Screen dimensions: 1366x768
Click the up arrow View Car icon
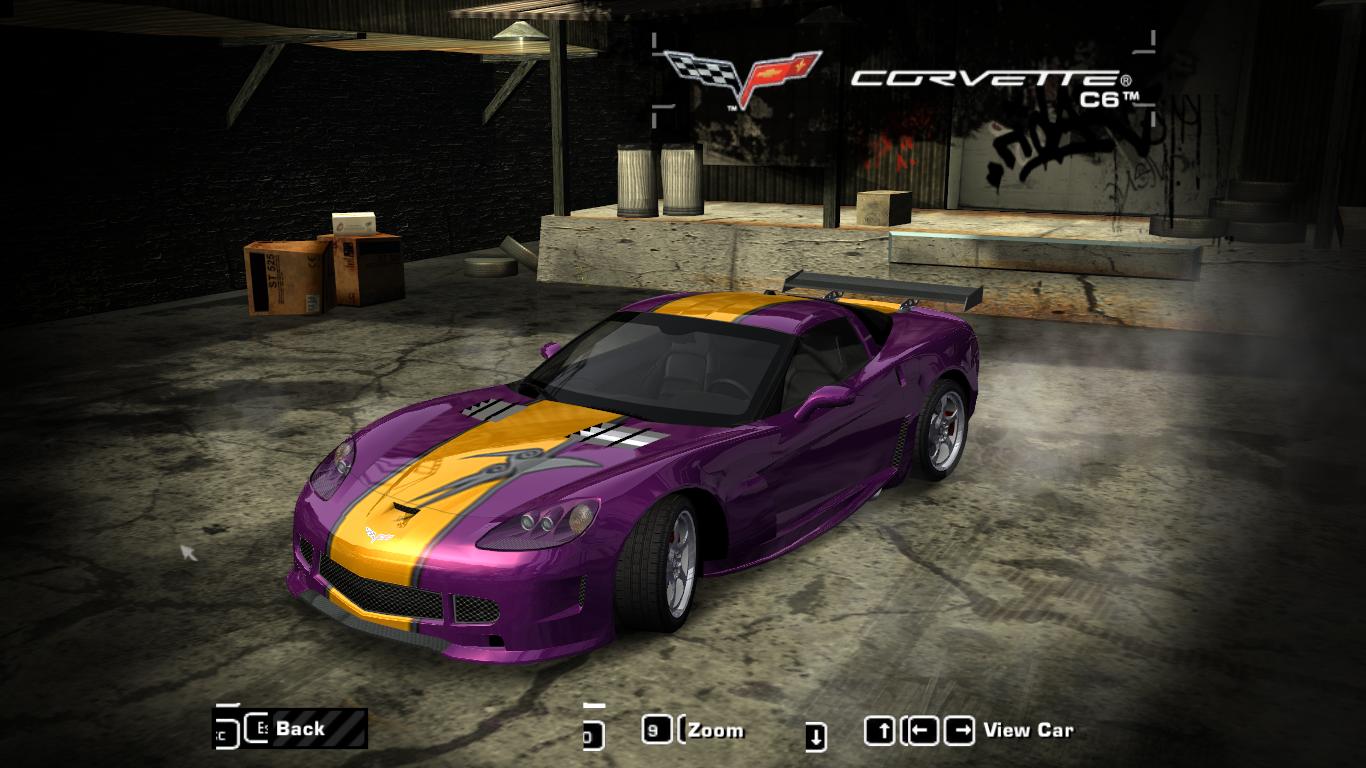click(880, 730)
